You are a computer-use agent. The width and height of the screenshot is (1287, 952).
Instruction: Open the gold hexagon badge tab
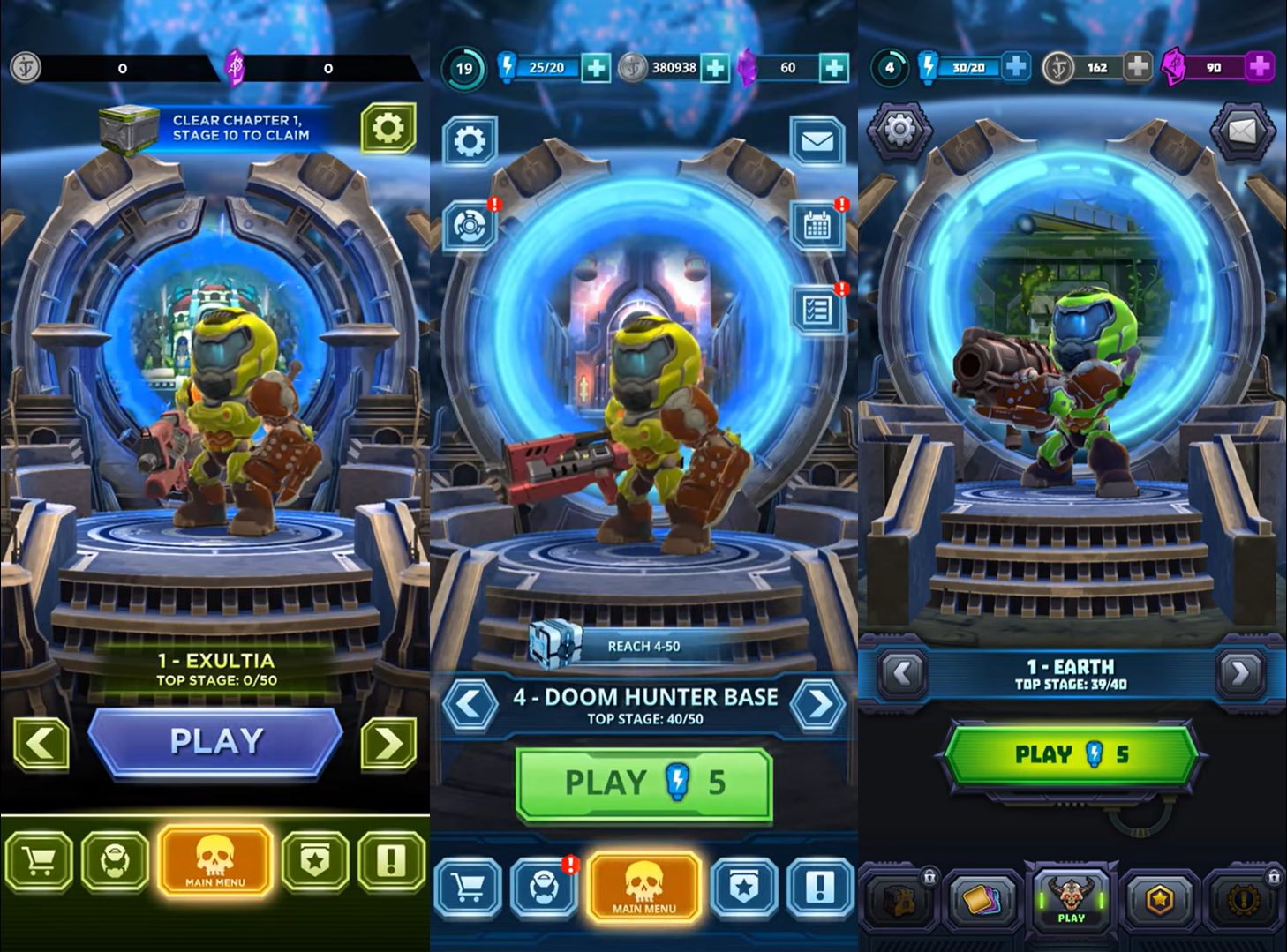pyautogui.click(x=1159, y=901)
